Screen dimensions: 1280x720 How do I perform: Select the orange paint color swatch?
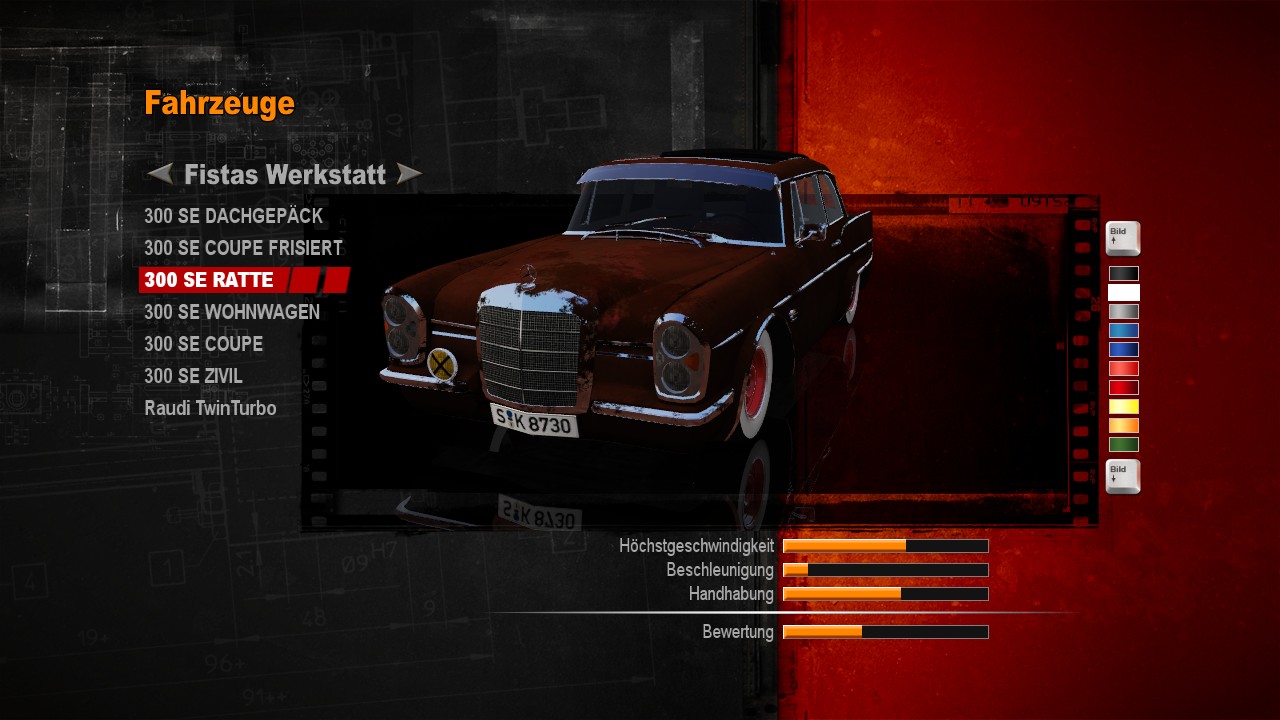point(1123,425)
